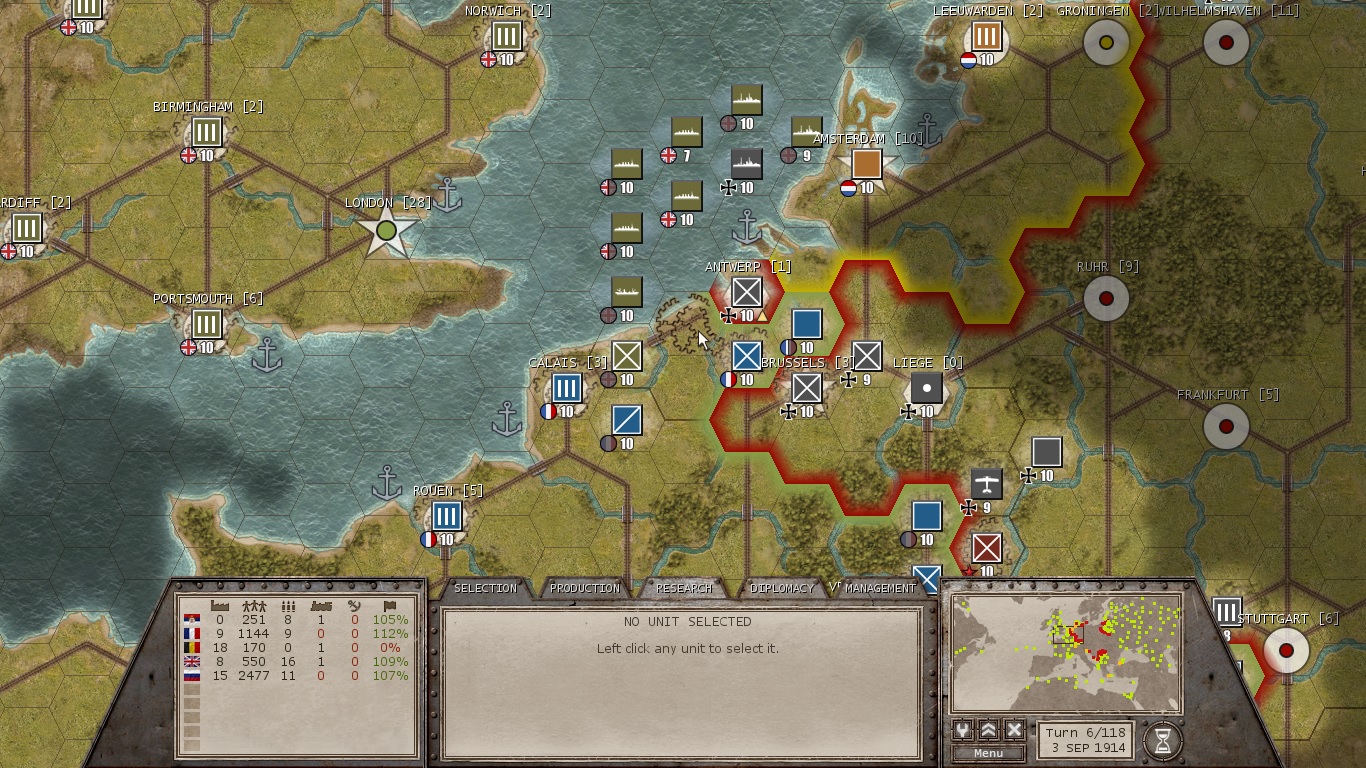Click the X button beside the chevrons
The width and height of the screenshot is (1366, 768).
pyautogui.click(x=1014, y=730)
